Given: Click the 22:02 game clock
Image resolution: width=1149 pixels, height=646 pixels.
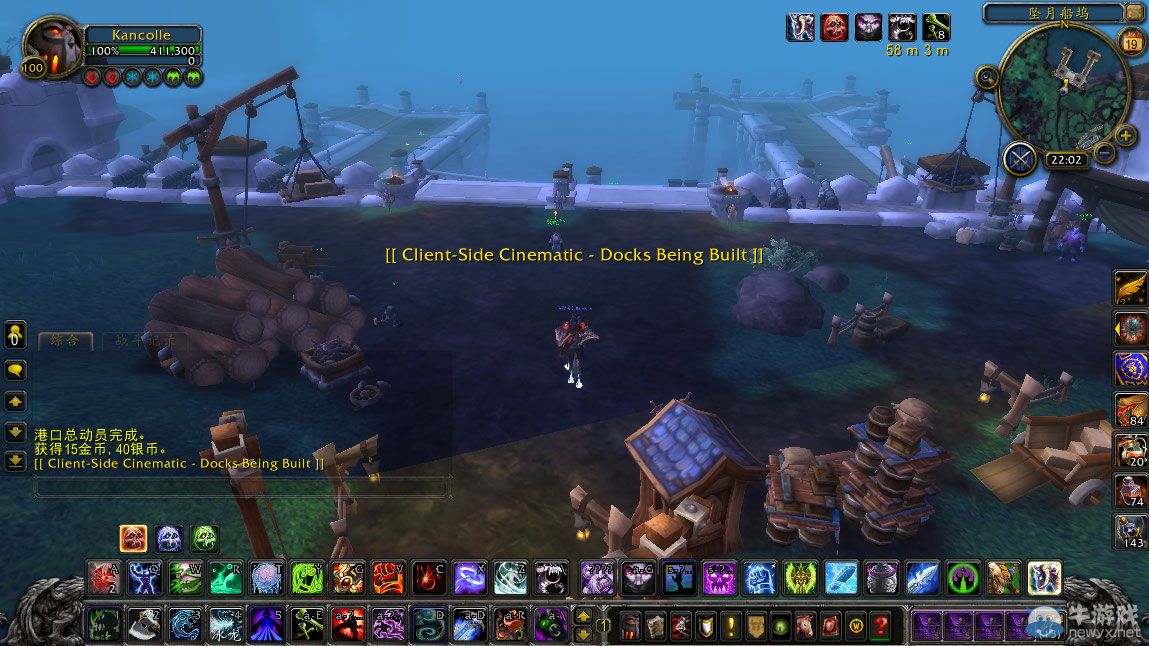Looking at the screenshot, I should (x=1067, y=159).
